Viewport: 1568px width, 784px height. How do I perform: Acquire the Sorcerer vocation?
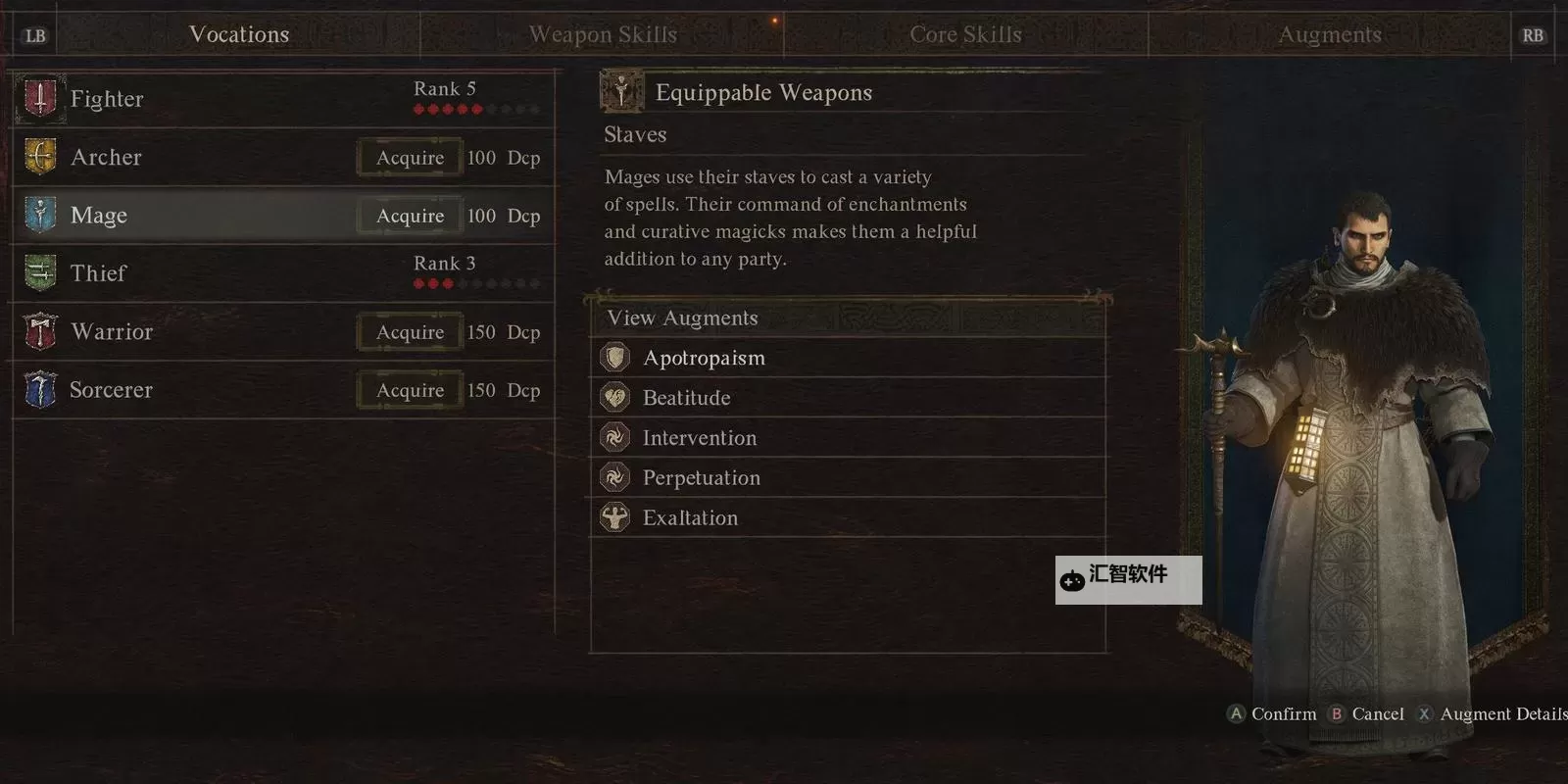coord(410,390)
